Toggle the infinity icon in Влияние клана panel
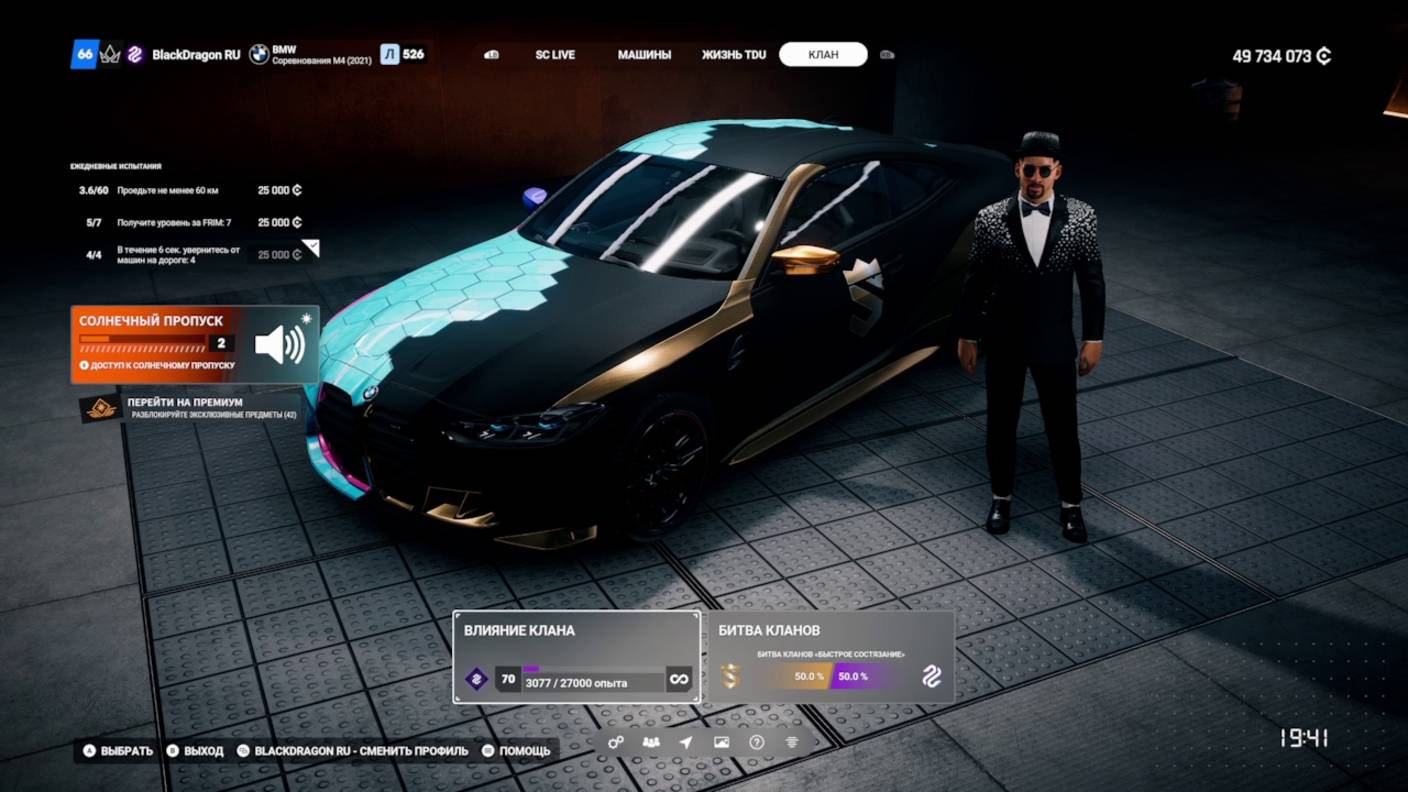Viewport: 1408px width, 792px height. pyautogui.click(x=679, y=679)
